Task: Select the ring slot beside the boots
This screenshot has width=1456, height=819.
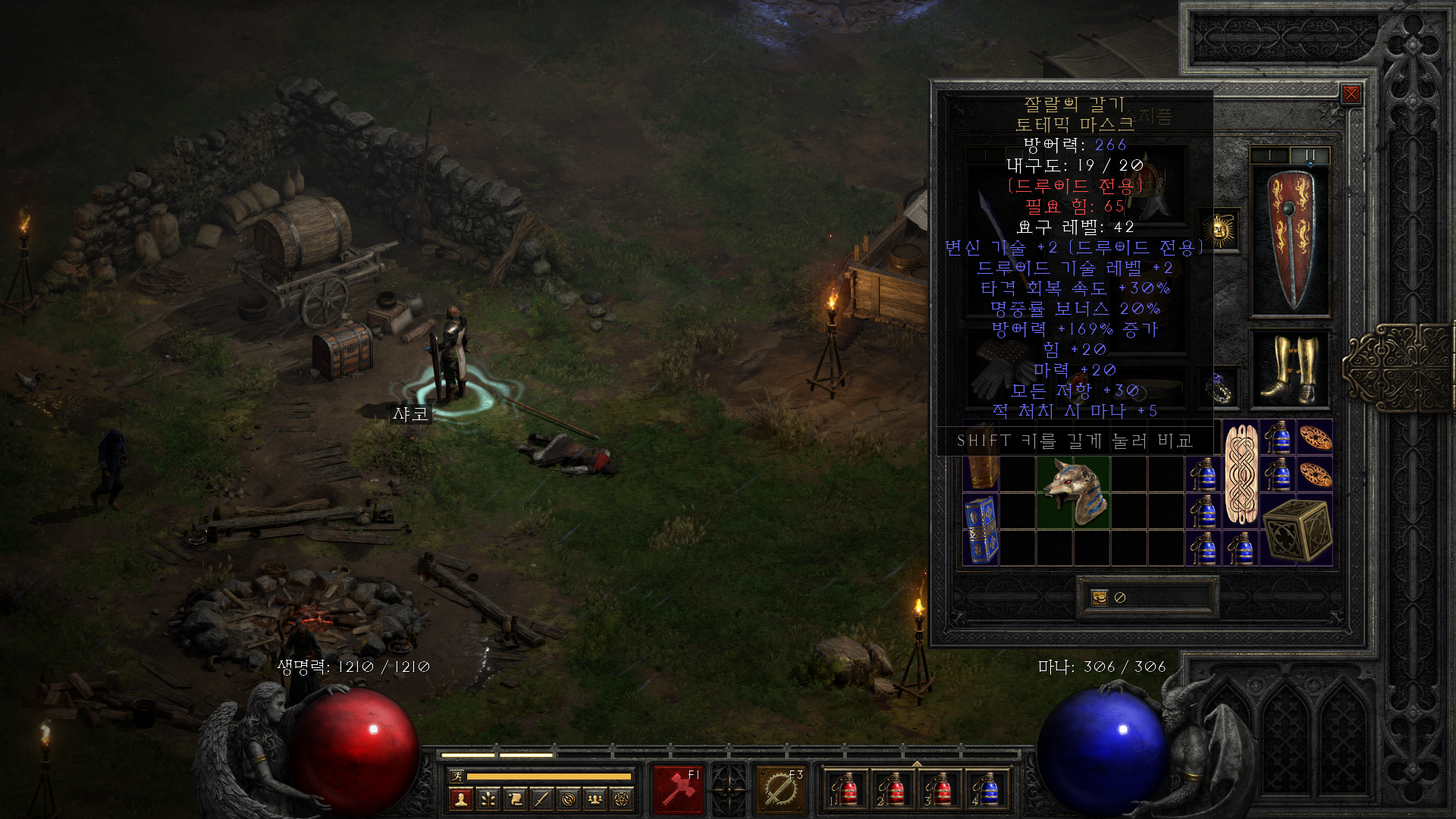Action: (x=1219, y=387)
